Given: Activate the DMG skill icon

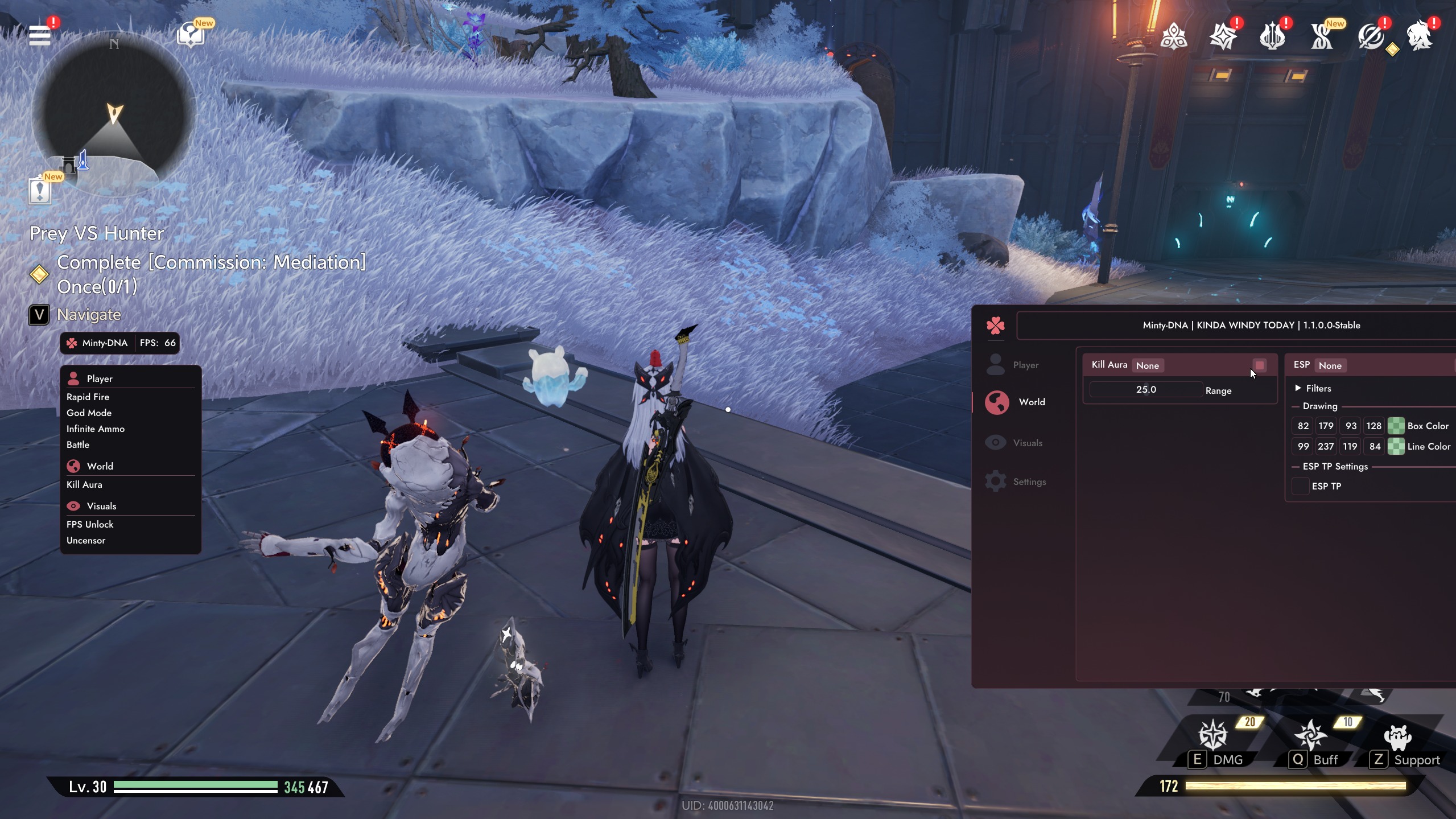Looking at the screenshot, I should [1213, 735].
